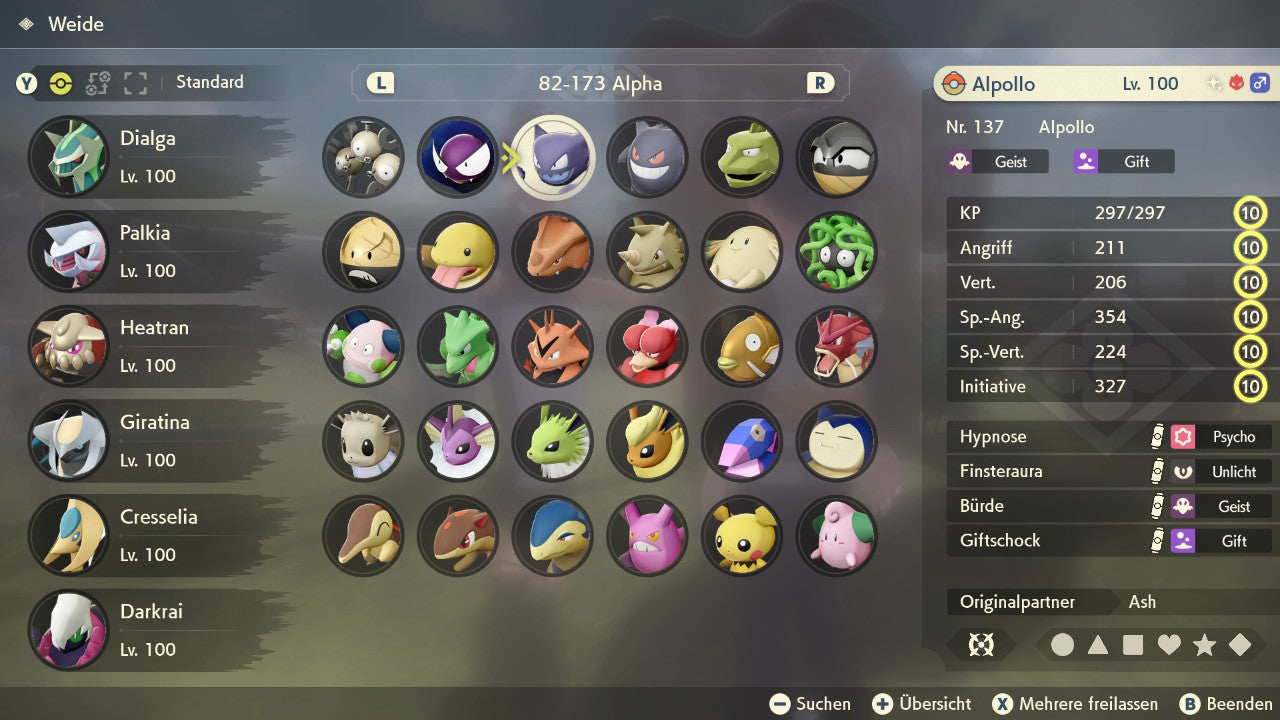This screenshot has height=720, width=1280.
Task: Click the special ribbon mark icon
Action: click(x=982, y=645)
